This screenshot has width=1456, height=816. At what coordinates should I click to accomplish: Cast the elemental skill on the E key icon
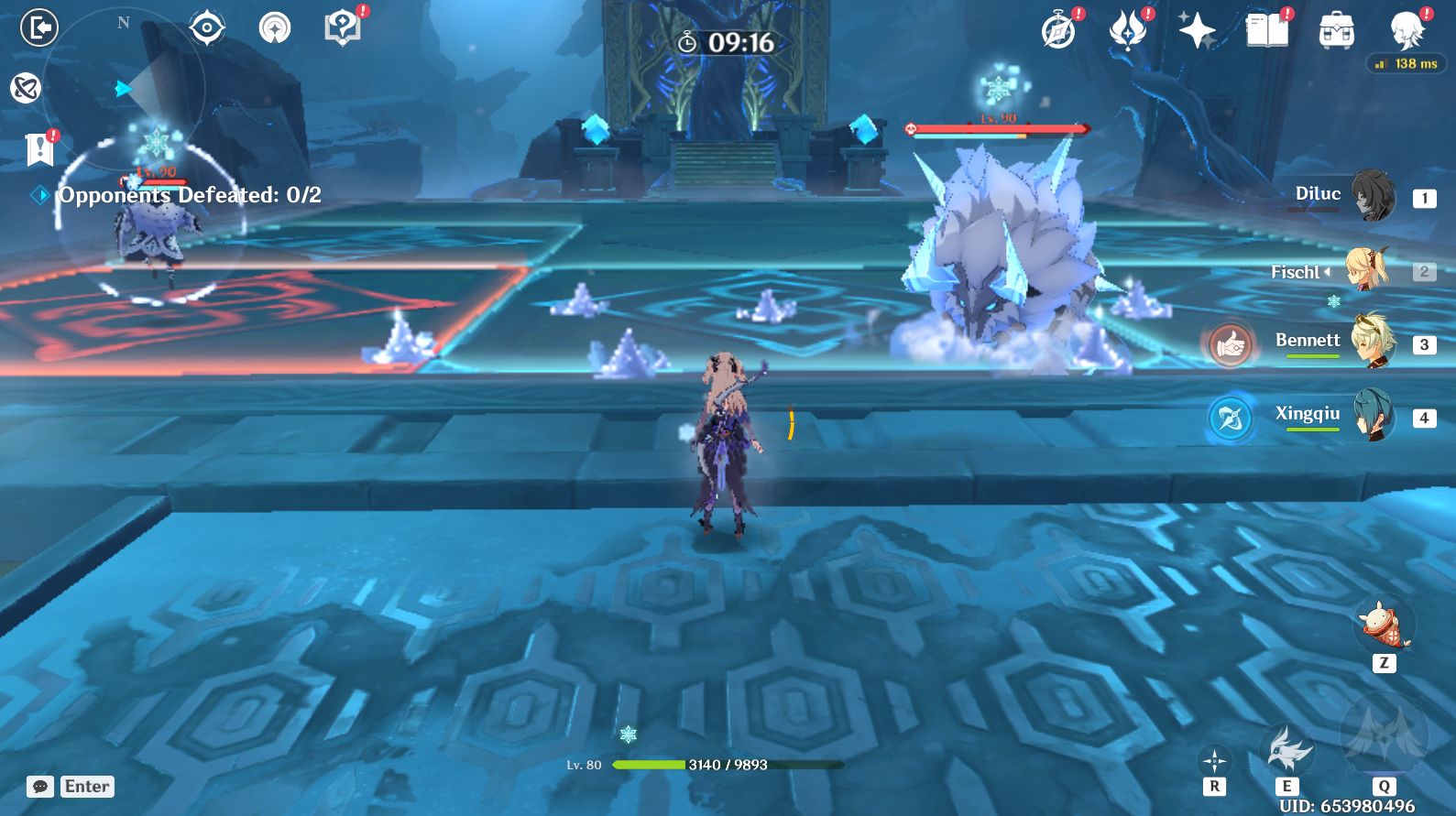coord(1288,751)
